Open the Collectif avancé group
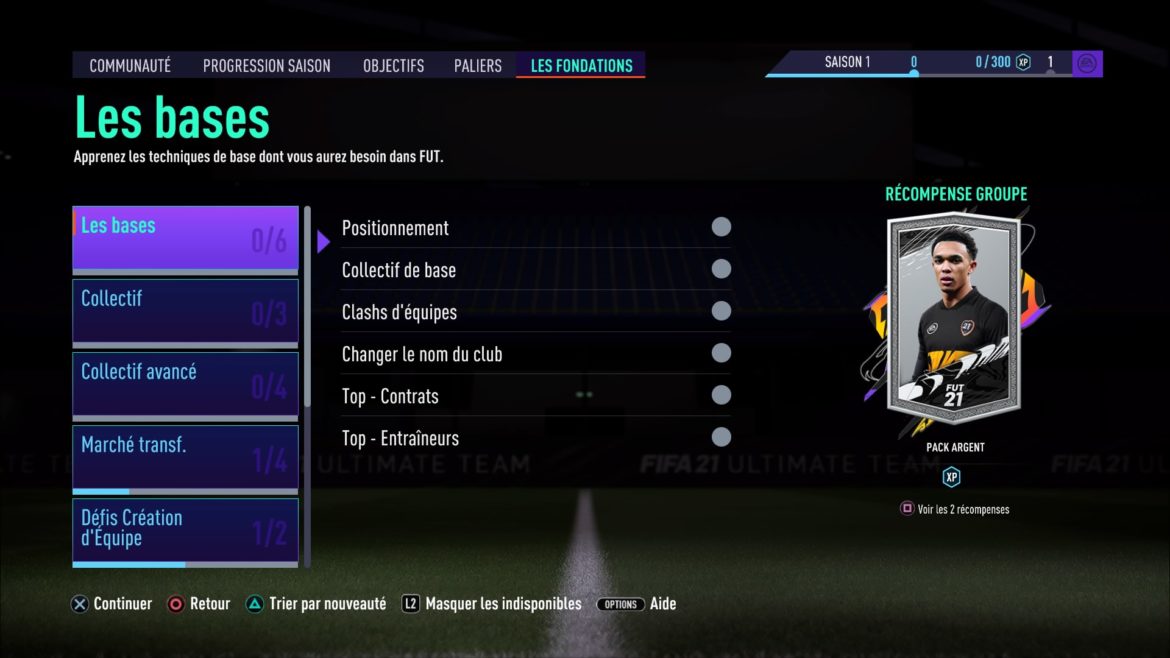The width and height of the screenshot is (1170, 658). pyautogui.click(x=185, y=384)
